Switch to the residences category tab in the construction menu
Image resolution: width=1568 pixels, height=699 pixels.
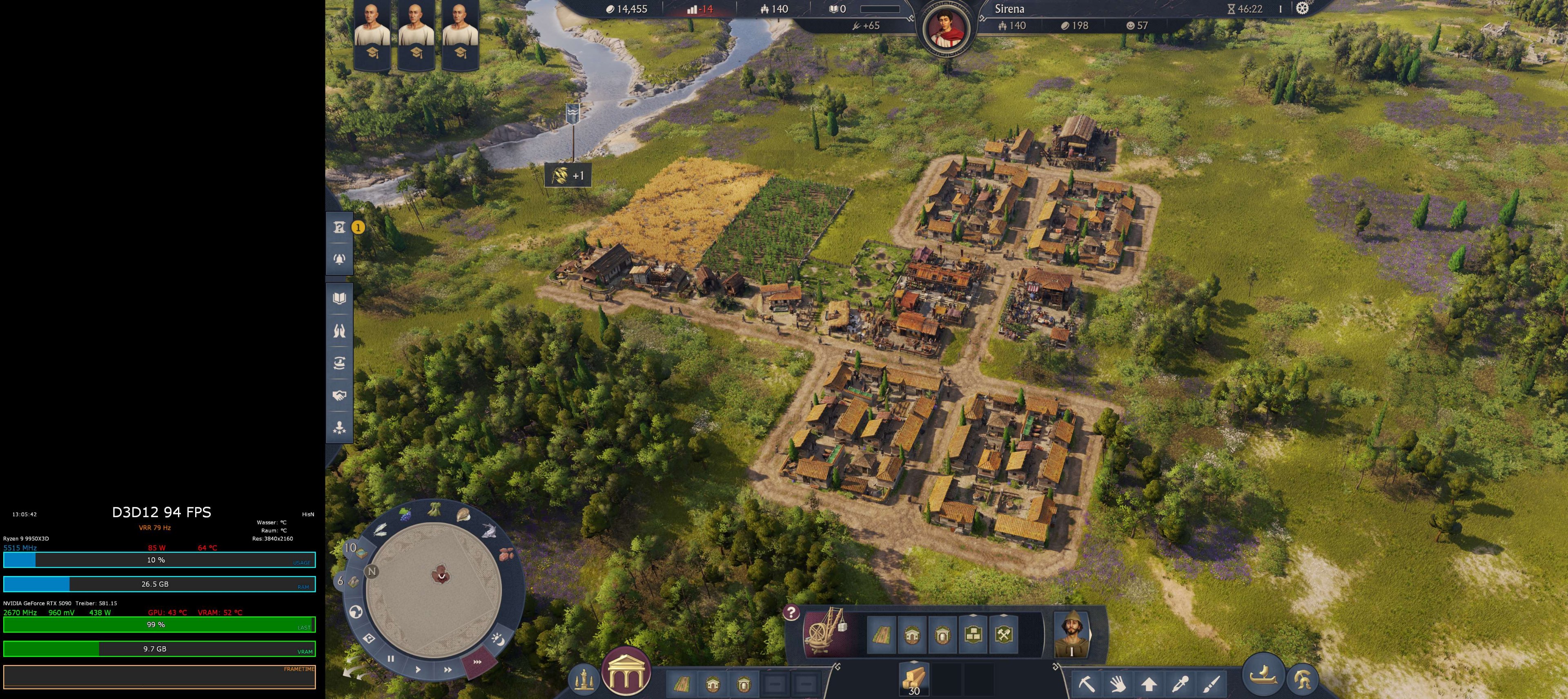(x=913, y=636)
